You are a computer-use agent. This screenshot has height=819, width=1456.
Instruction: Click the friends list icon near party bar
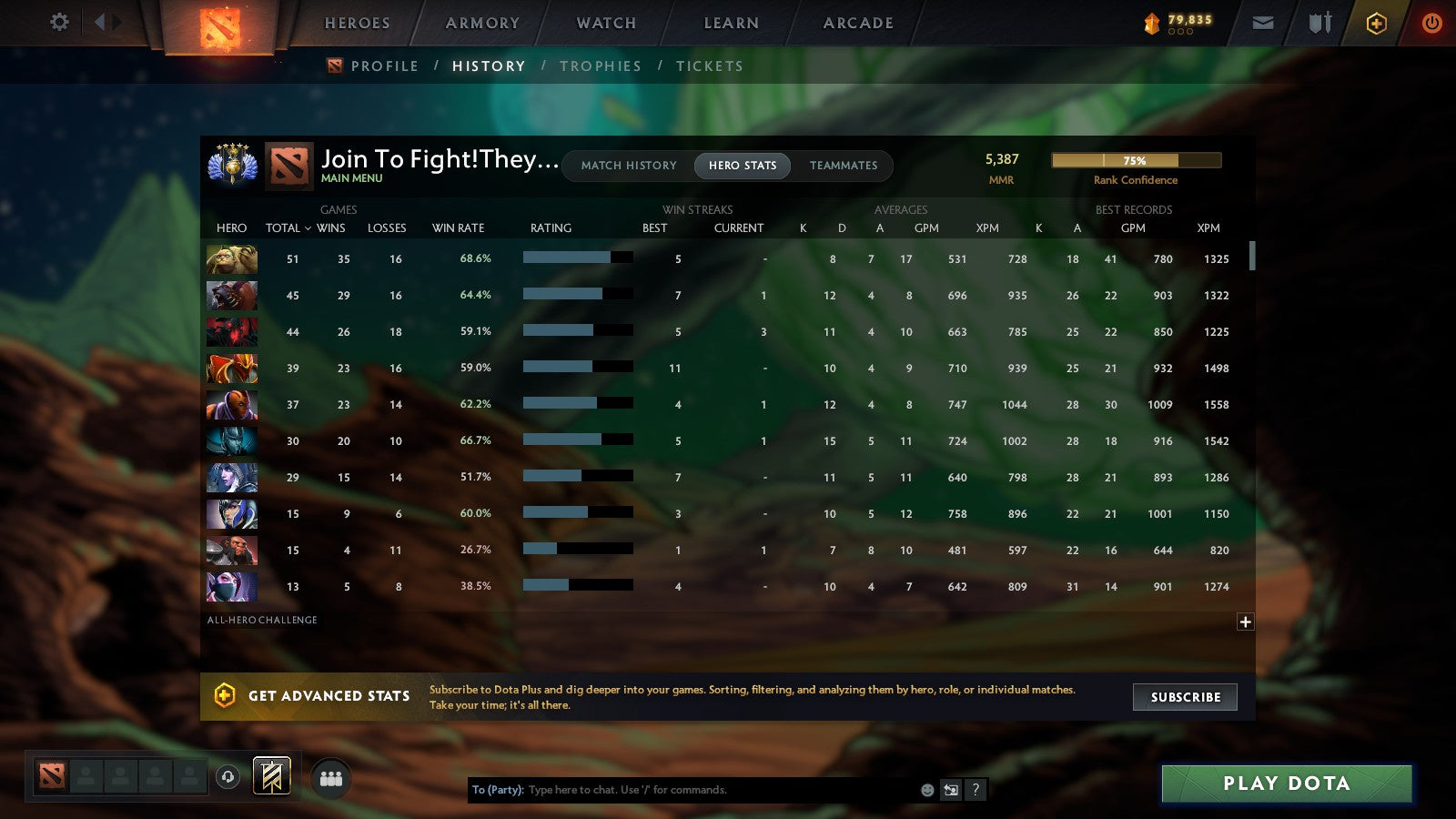click(331, 777)
